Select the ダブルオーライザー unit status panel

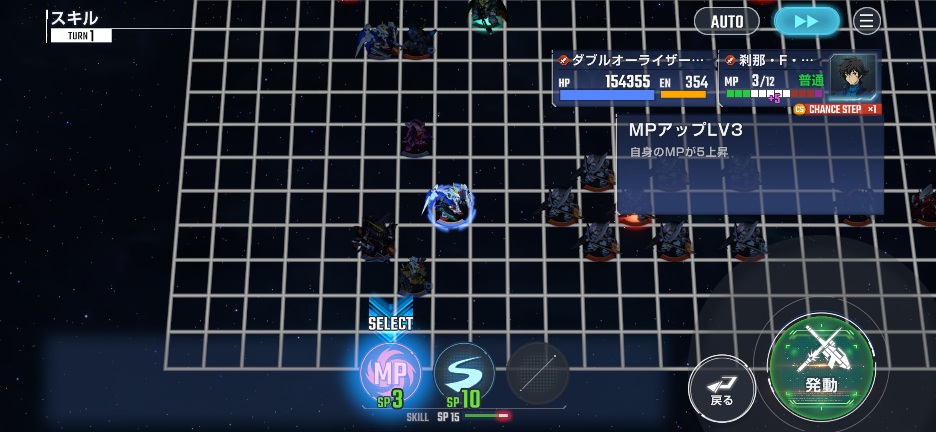tap(634, 78)
